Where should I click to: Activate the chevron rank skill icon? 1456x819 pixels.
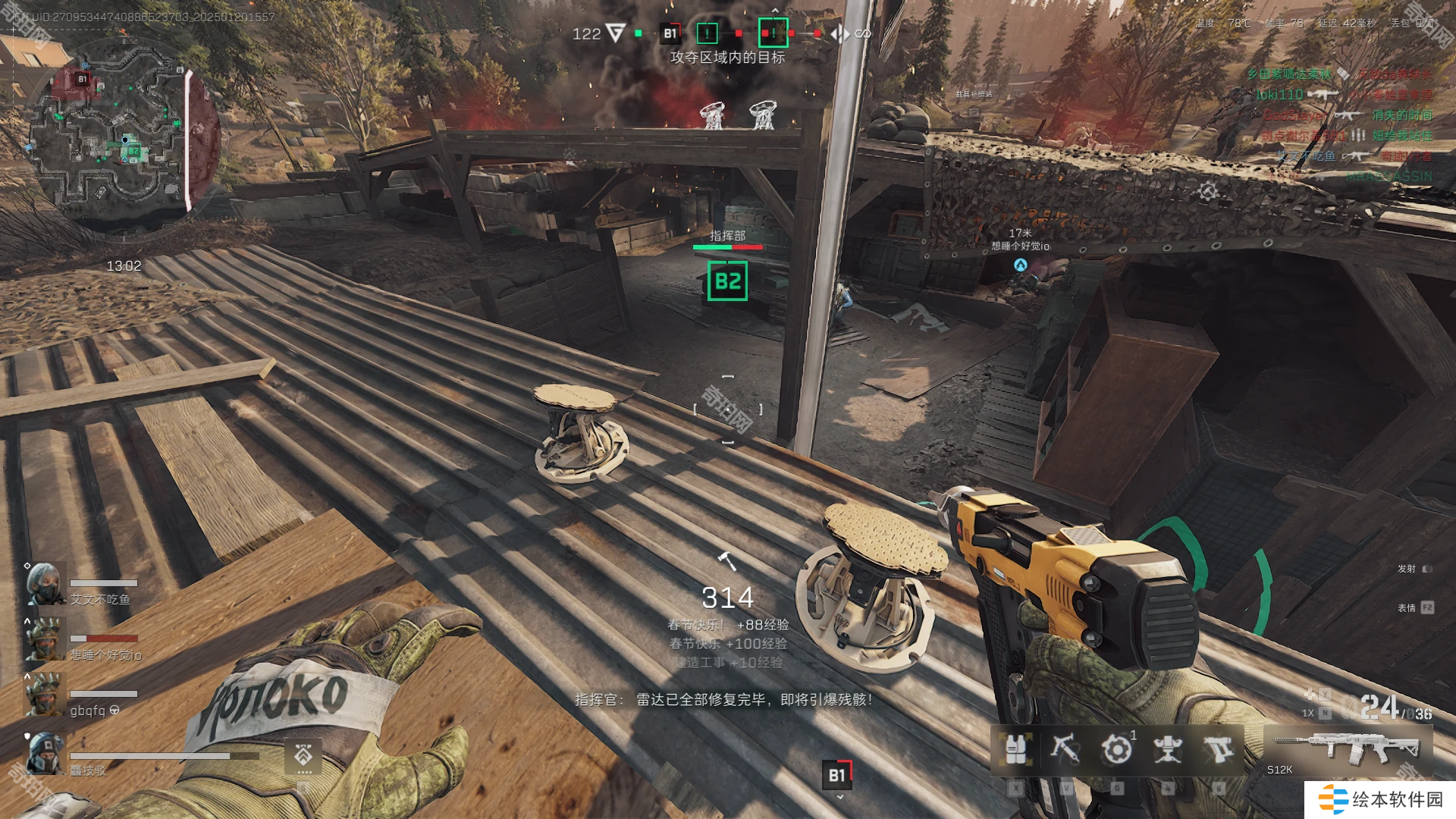[303, 756]
